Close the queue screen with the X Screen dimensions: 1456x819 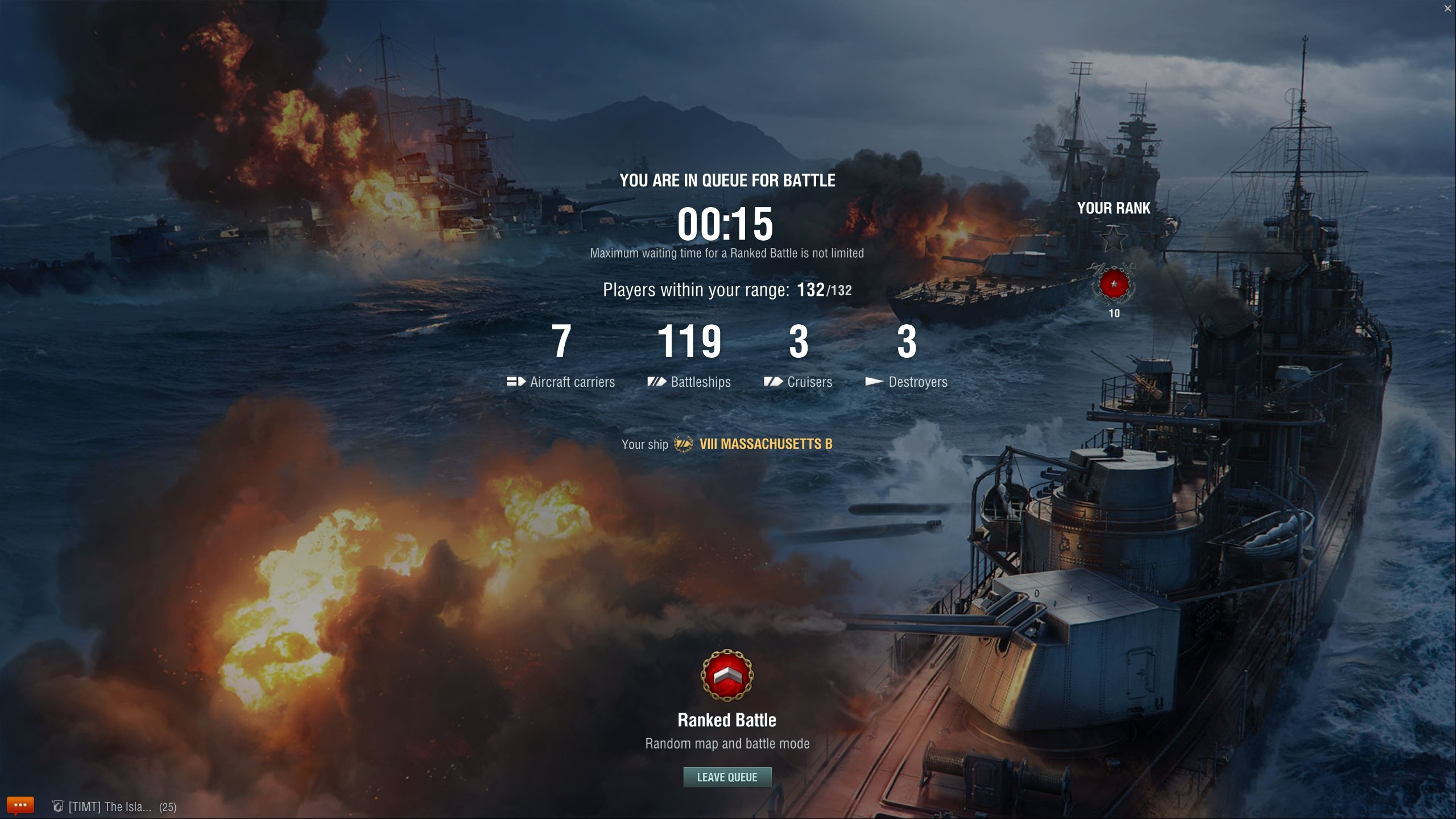[x=1447, y=8]
